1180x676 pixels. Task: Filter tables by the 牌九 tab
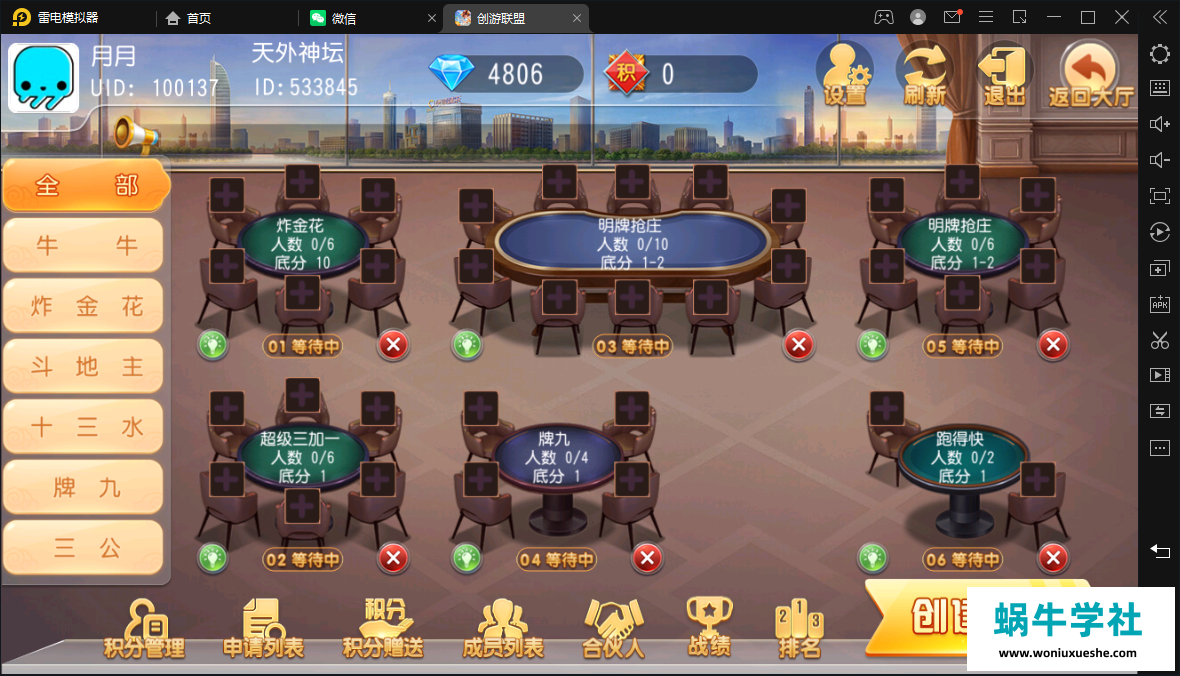point(85,487)
